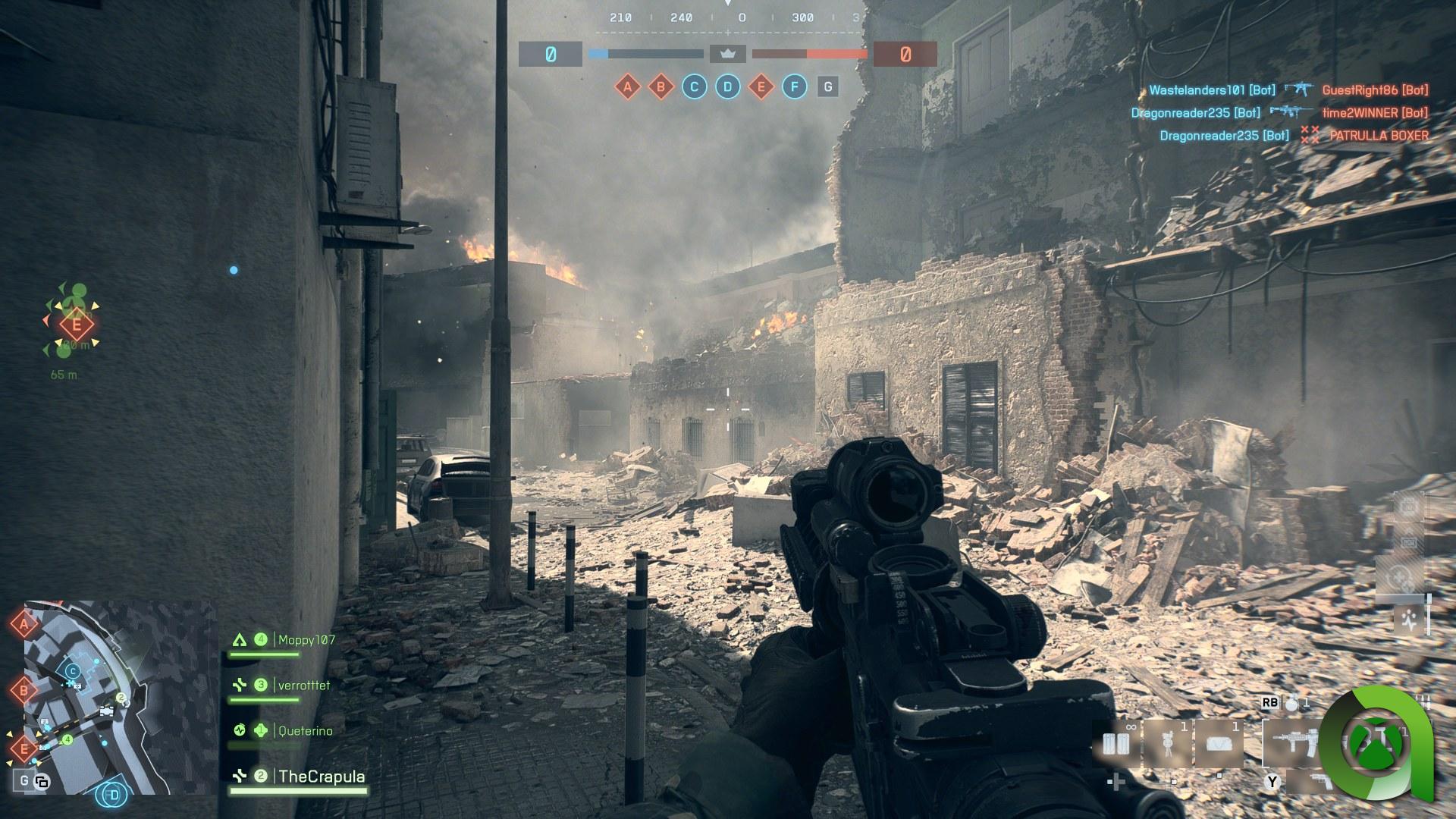
Task: Open the minimap
Action: (114, 698)
